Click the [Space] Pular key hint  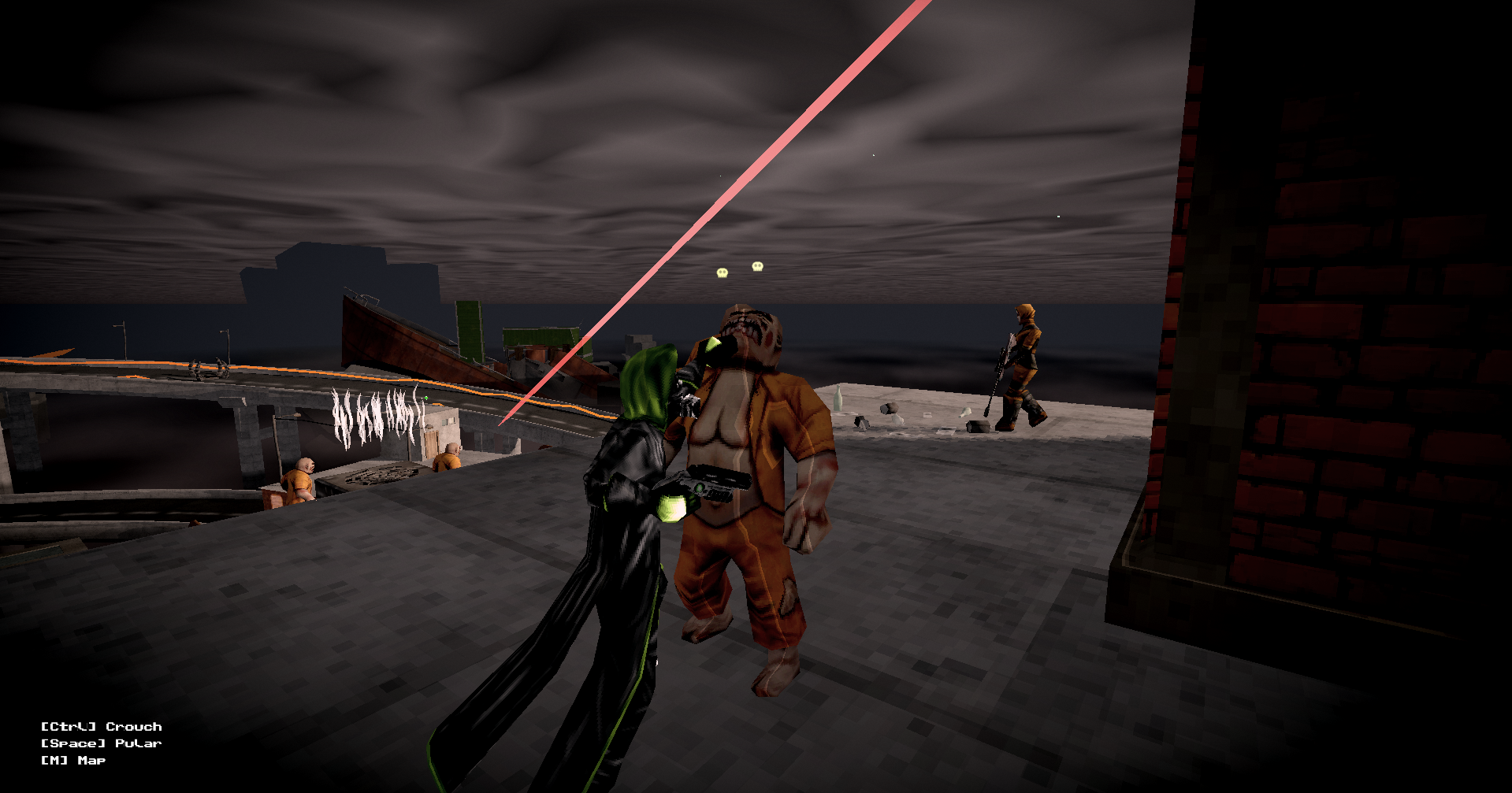pyautogui.click(x=100, y=743)
